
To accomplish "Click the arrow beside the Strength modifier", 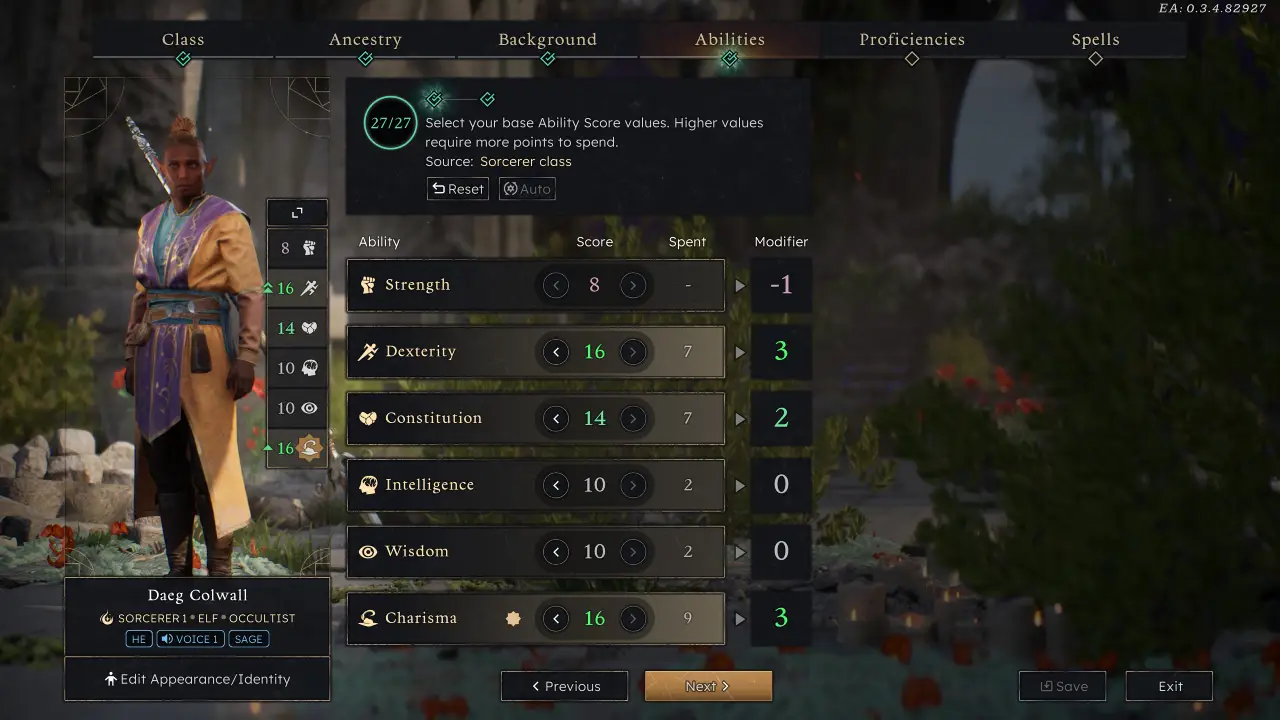I will [x=740, y=284].
